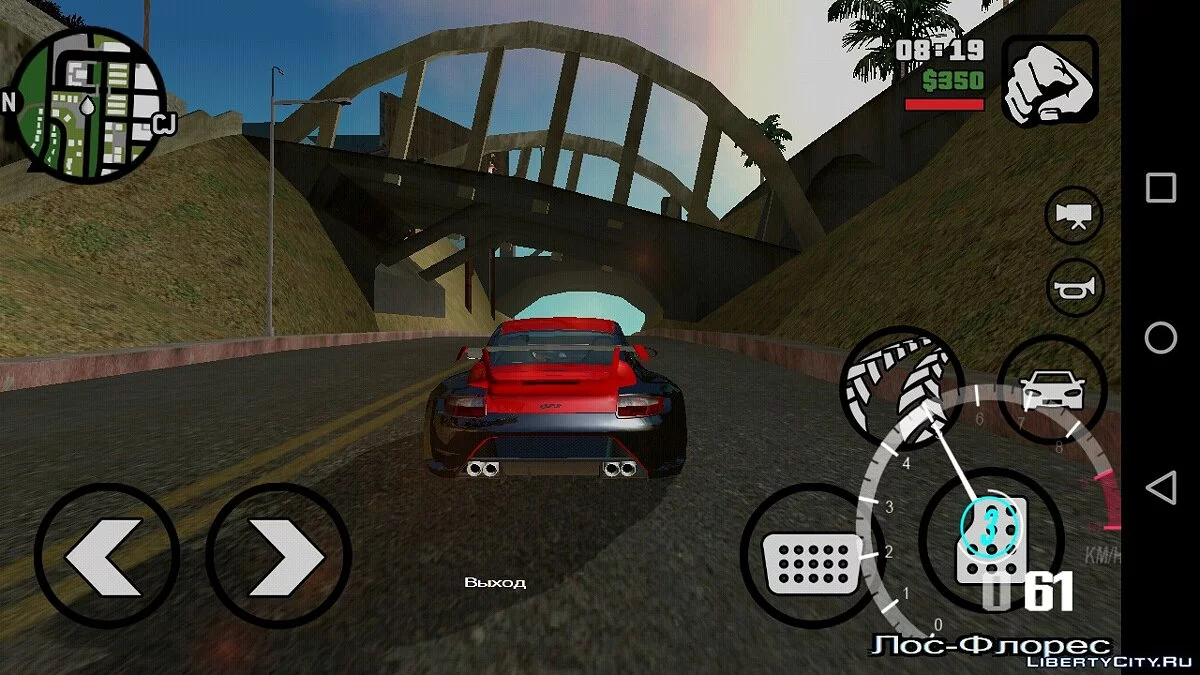Tap the Android back navigation button
The image size is (1200, 675).
(1161, 488)
